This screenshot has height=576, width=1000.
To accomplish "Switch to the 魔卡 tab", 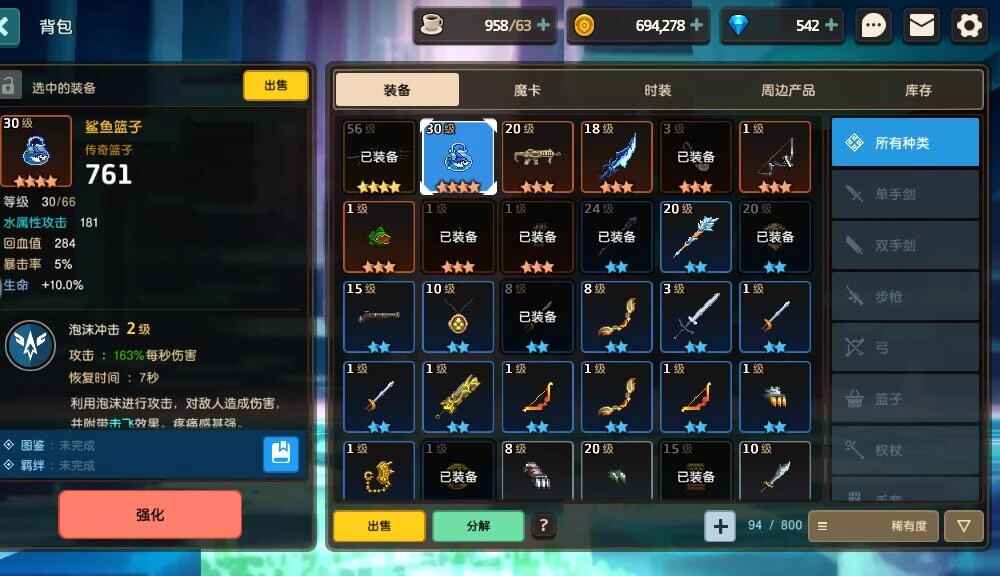I will [527, 90].
